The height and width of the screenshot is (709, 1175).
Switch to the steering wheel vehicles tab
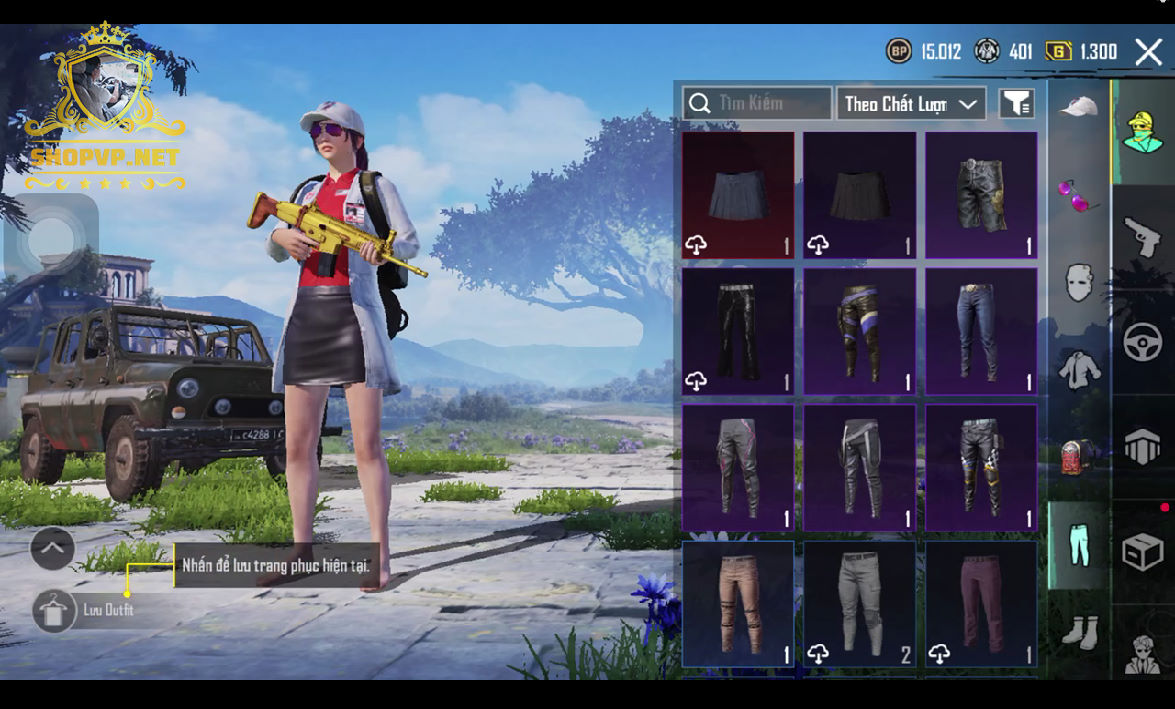(1143, 343)
